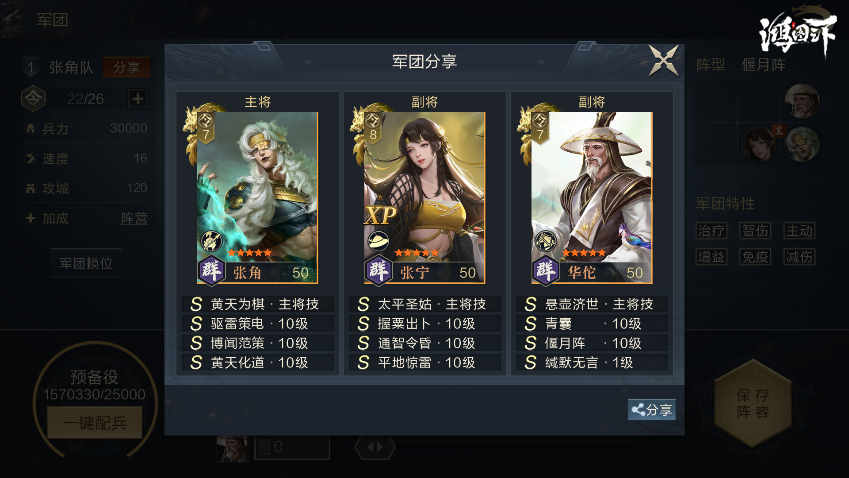
Task: View the 握粟出卜 skill row
Action: pyautogui.click(x=425, y=324)
